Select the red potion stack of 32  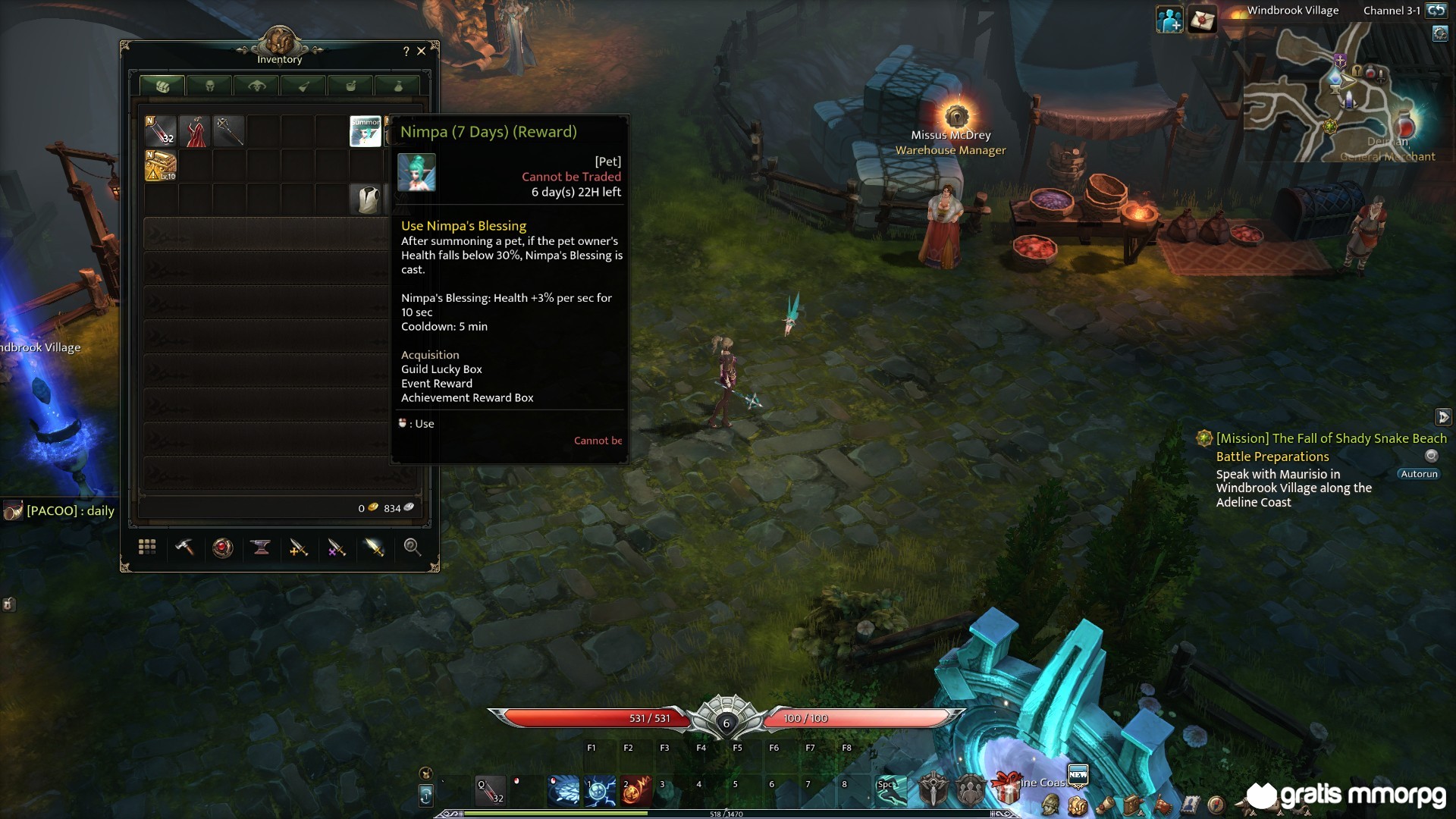tap(161, 131)
